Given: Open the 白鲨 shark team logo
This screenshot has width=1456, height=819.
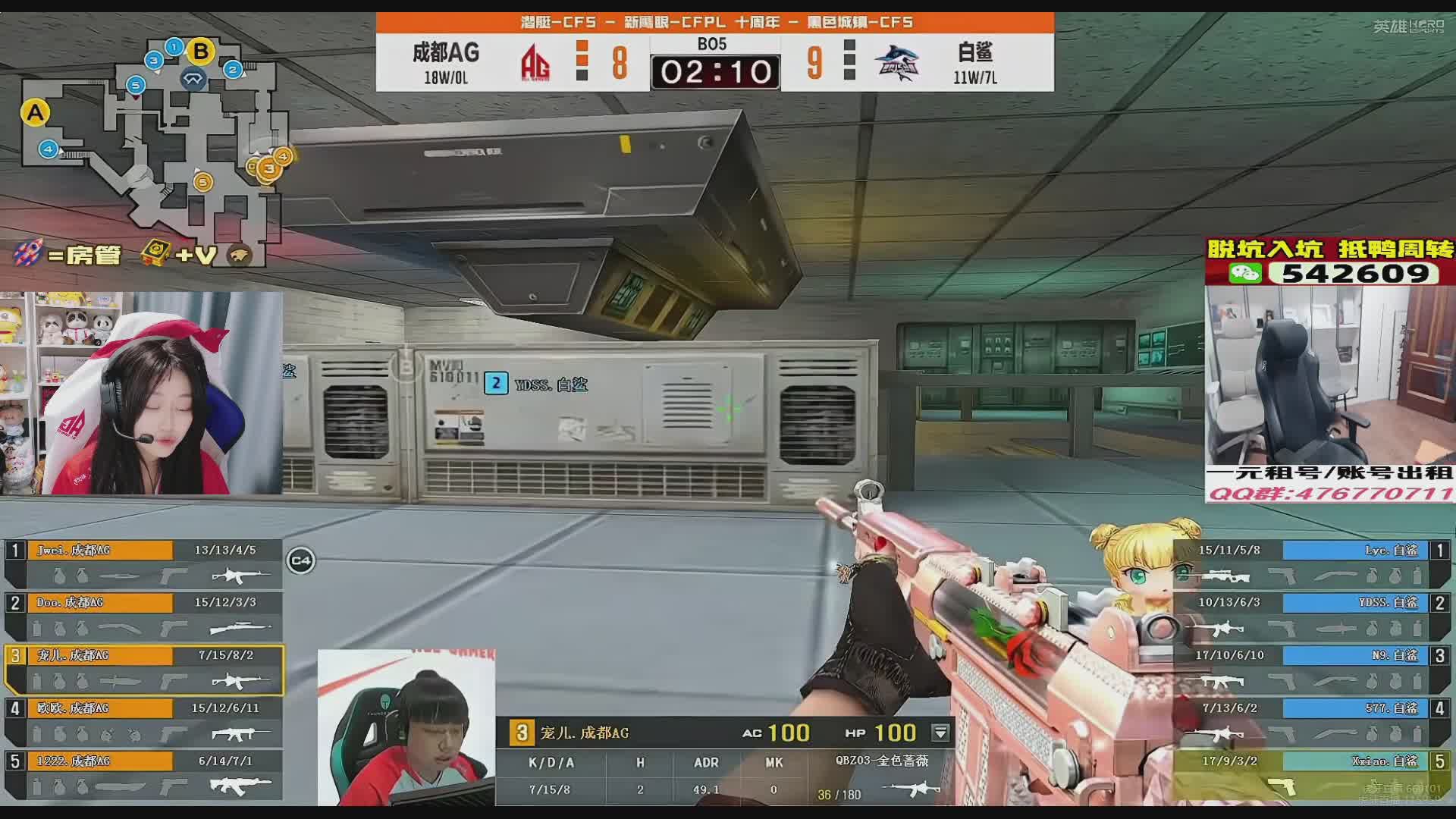Looking at the screenshot, I should (896, 62).
